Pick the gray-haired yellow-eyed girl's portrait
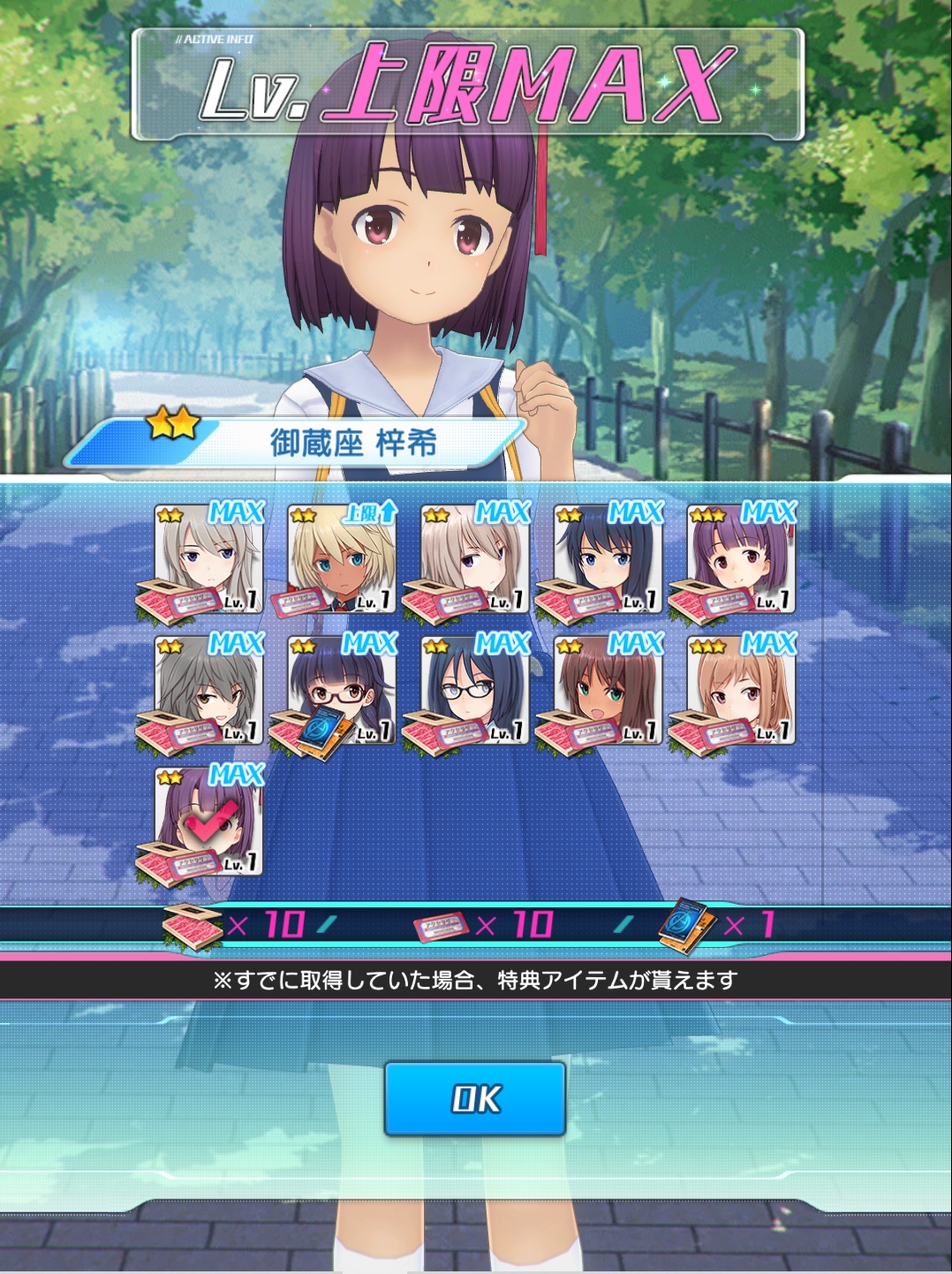This screenshot has height=1274, width=952. point(209,690)
